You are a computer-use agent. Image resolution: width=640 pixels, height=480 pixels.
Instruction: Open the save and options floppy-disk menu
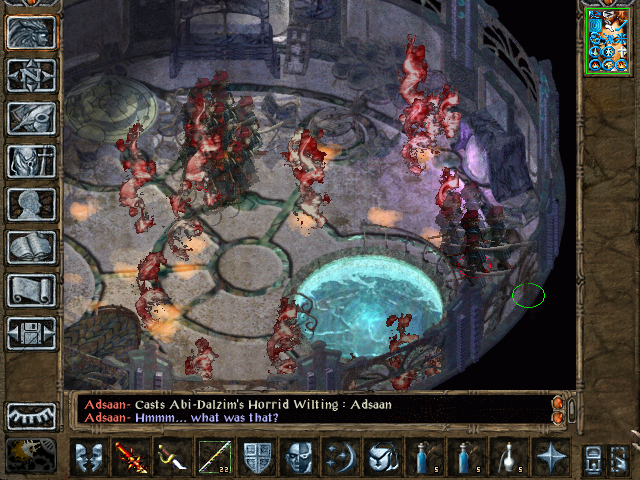(31, 333)
